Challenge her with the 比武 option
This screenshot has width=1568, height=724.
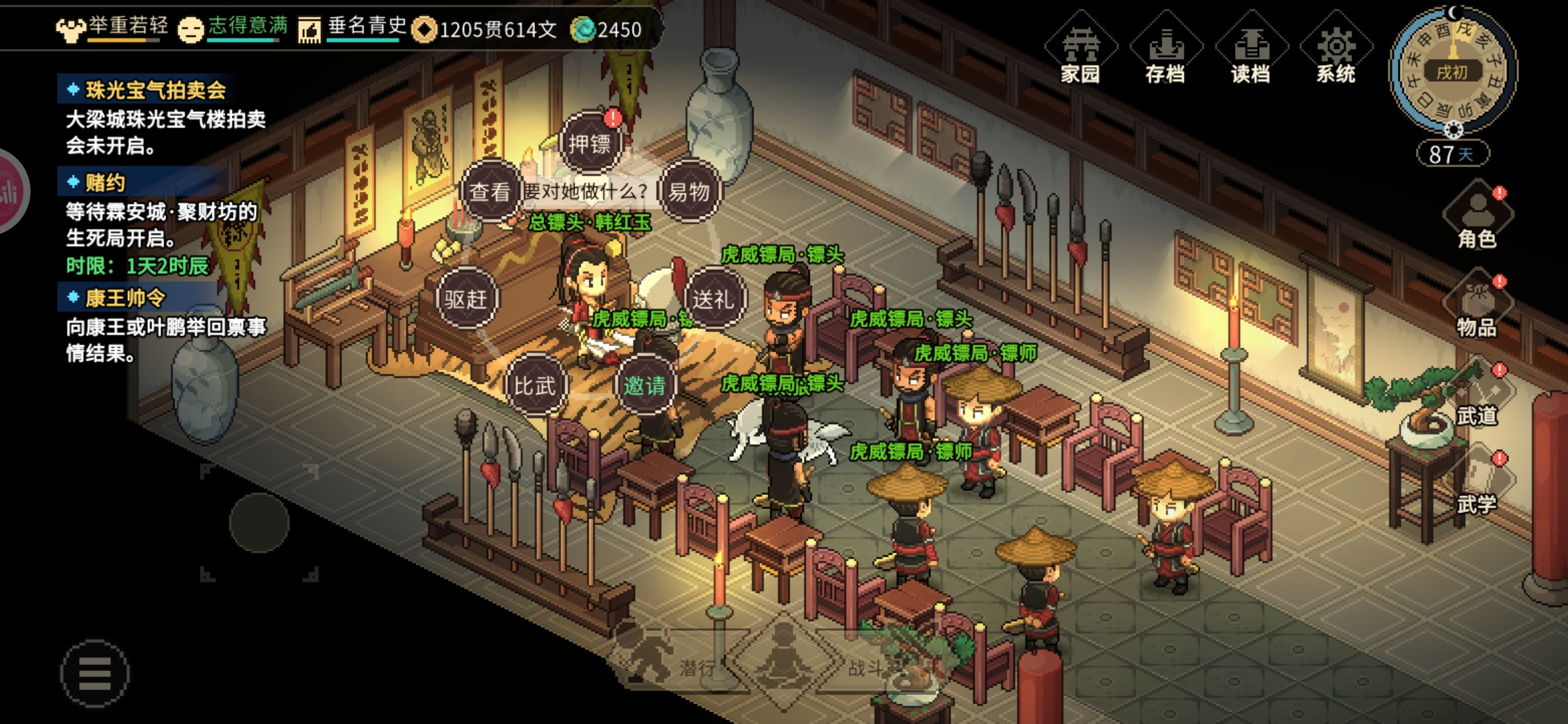[x=535, y=385]
